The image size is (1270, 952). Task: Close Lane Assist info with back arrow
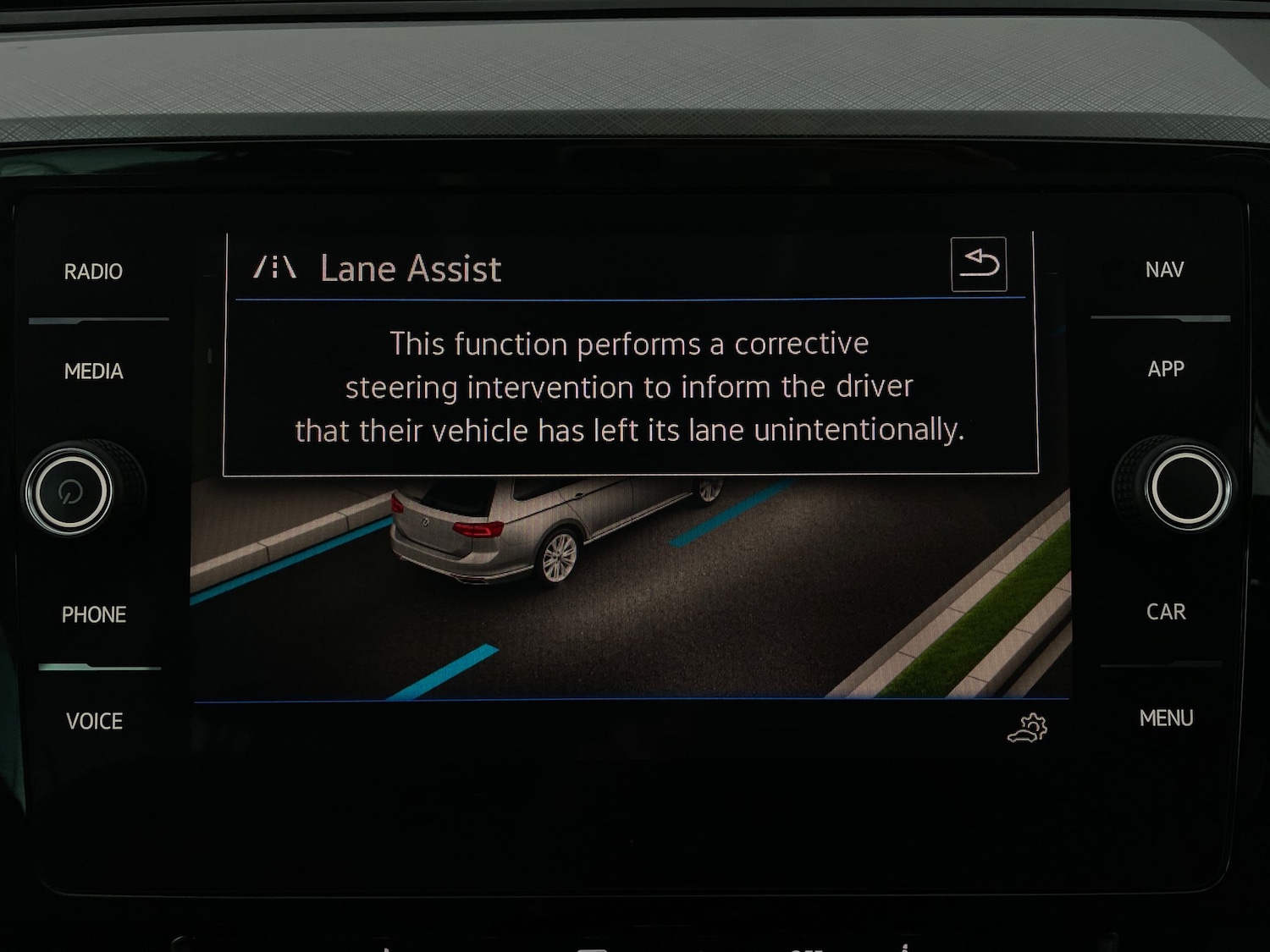979,264
